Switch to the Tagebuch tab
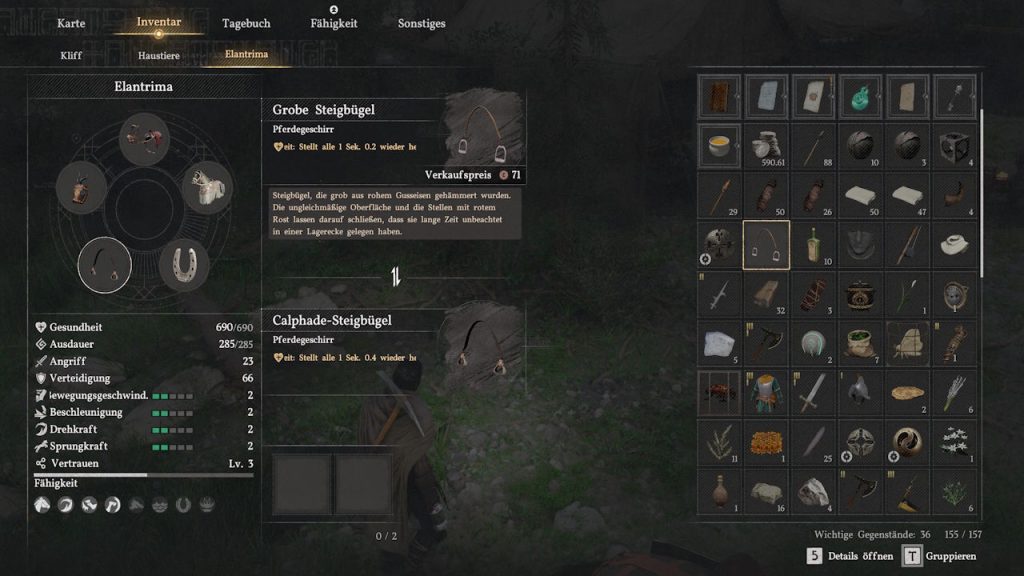The image size is (1024, 576). [246, 23]
